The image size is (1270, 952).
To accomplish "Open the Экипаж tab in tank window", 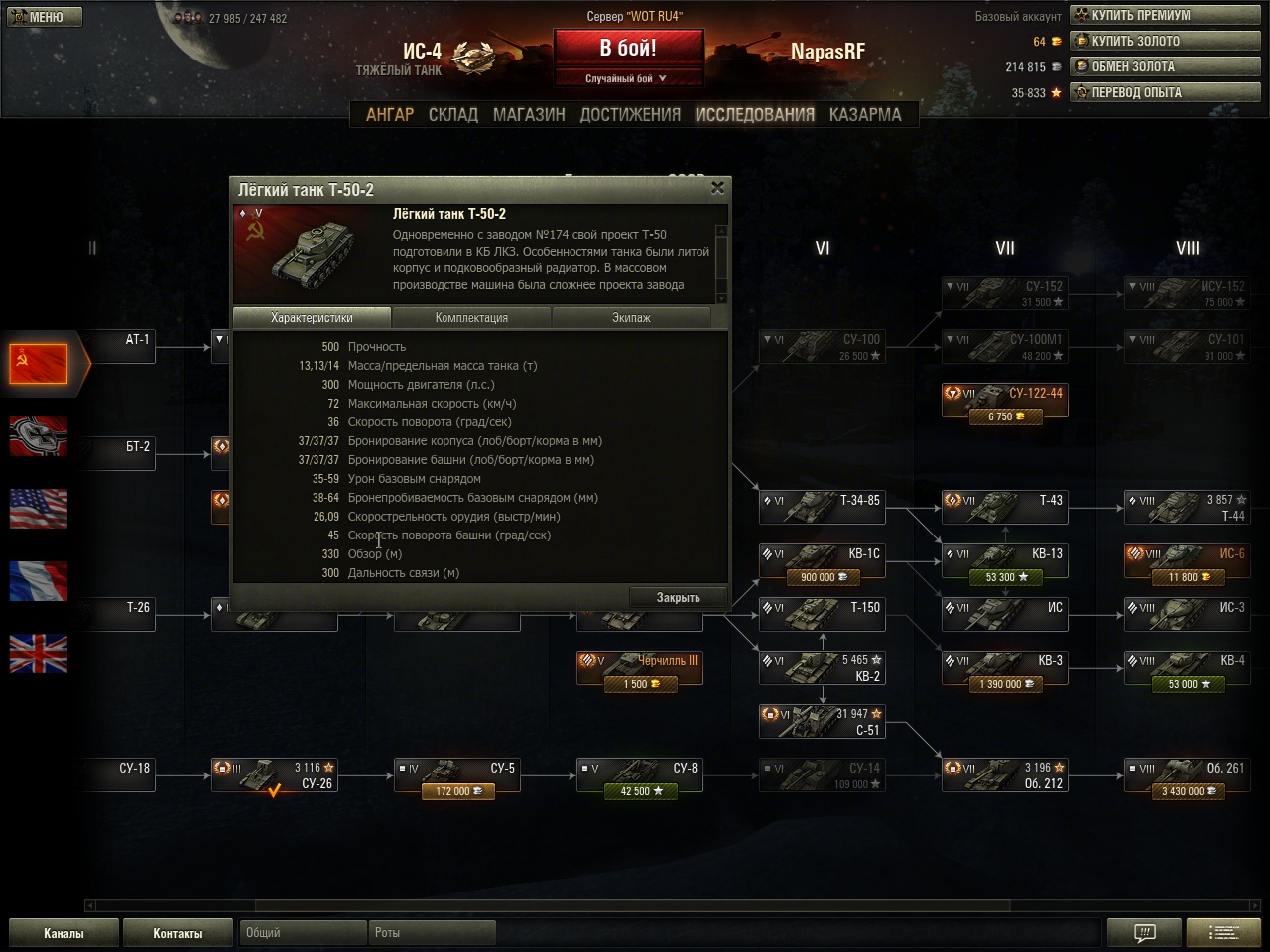I will click(x=631, y=317).
